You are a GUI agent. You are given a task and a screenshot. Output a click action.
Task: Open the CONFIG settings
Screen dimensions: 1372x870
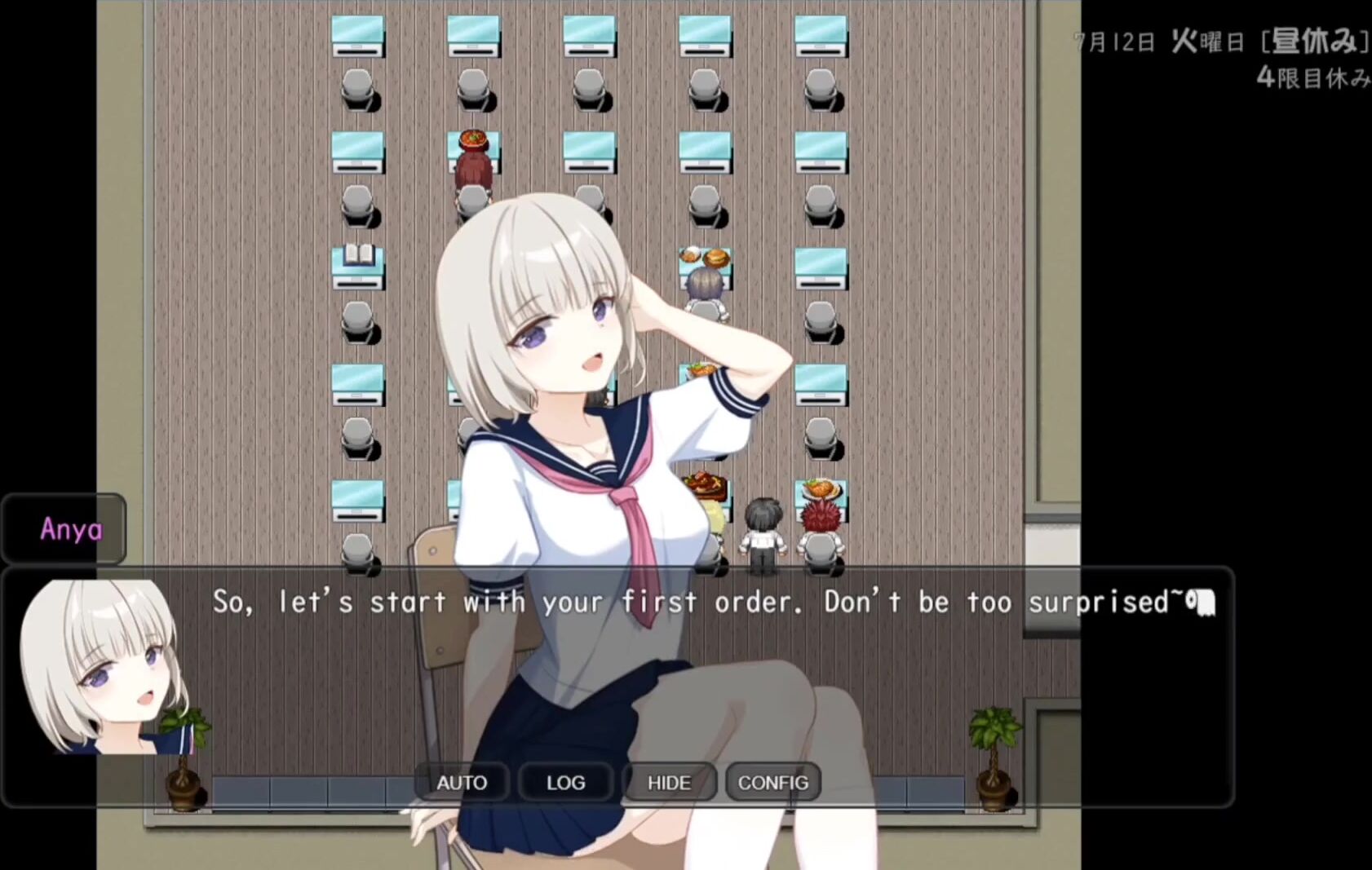(772, 783)
